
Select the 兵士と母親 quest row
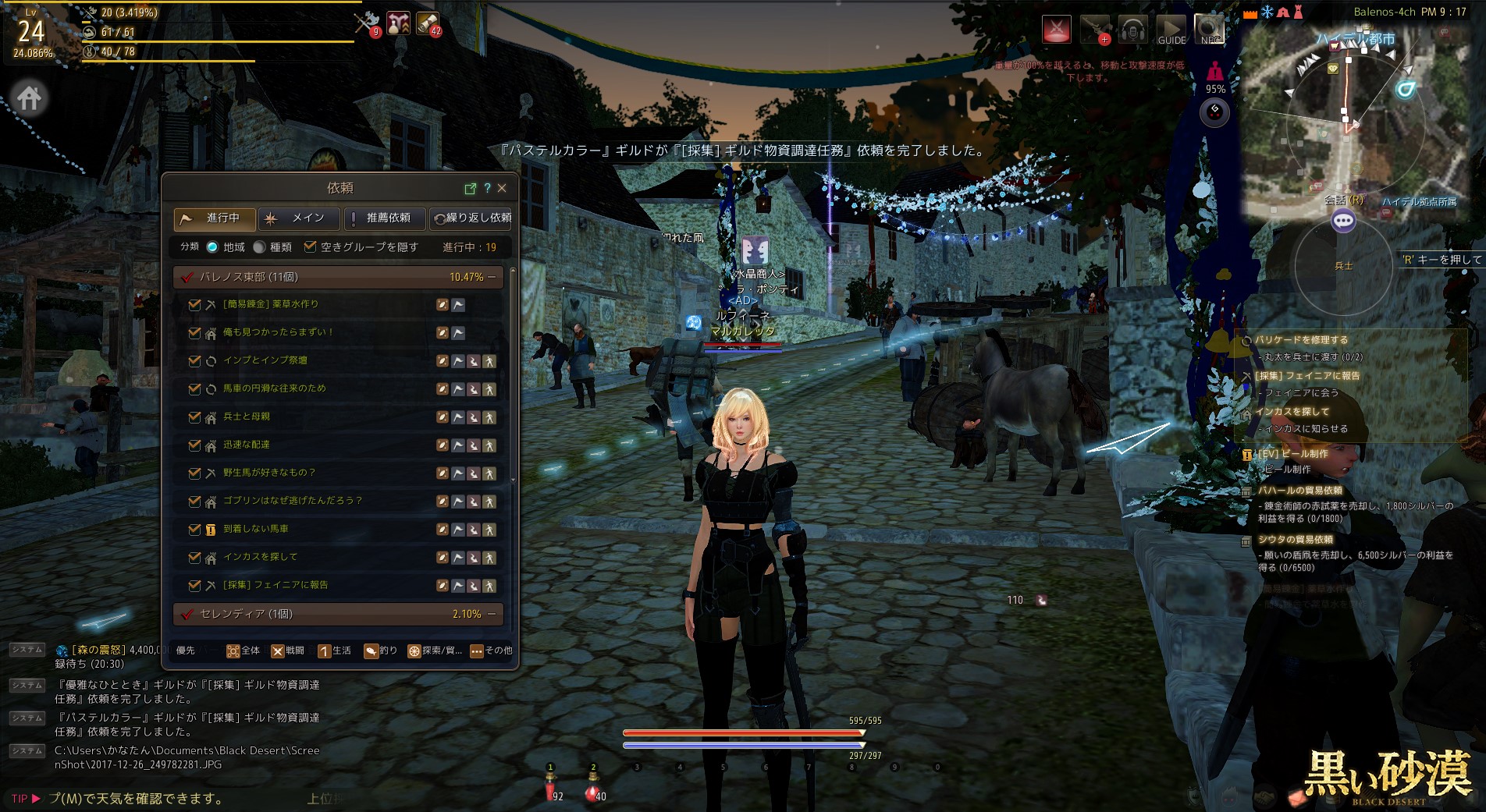coord(247,417)
